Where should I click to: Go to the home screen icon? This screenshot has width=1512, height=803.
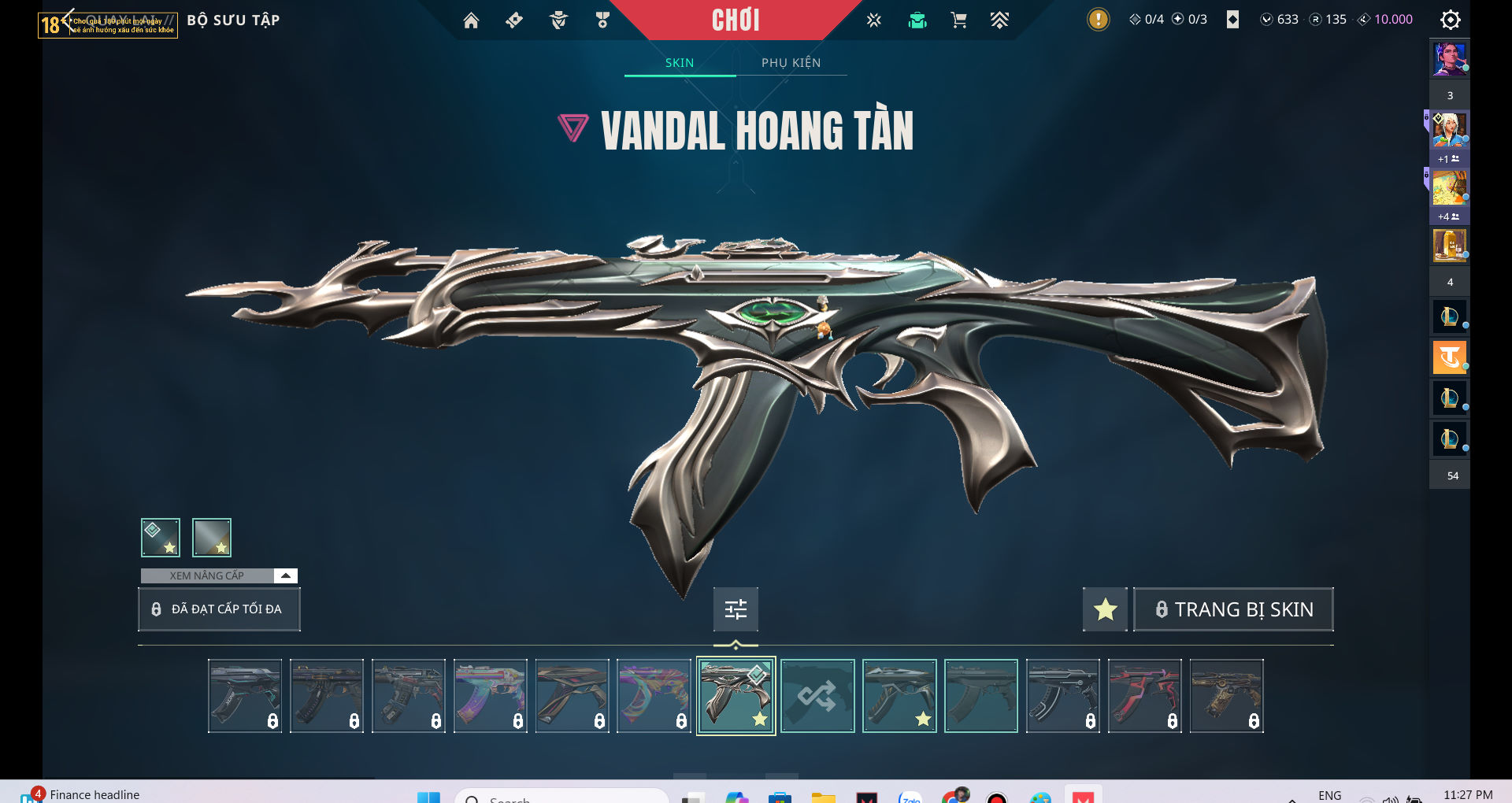click(x=471, y=20)
